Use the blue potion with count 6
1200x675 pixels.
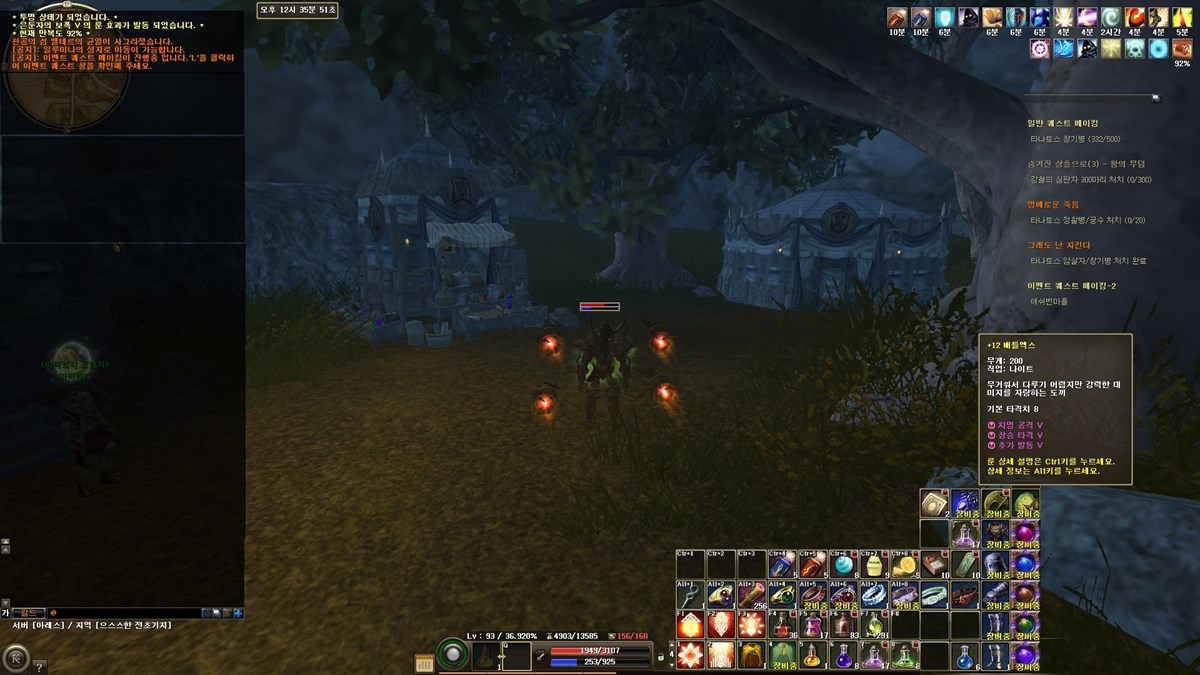tap(964, 656)
